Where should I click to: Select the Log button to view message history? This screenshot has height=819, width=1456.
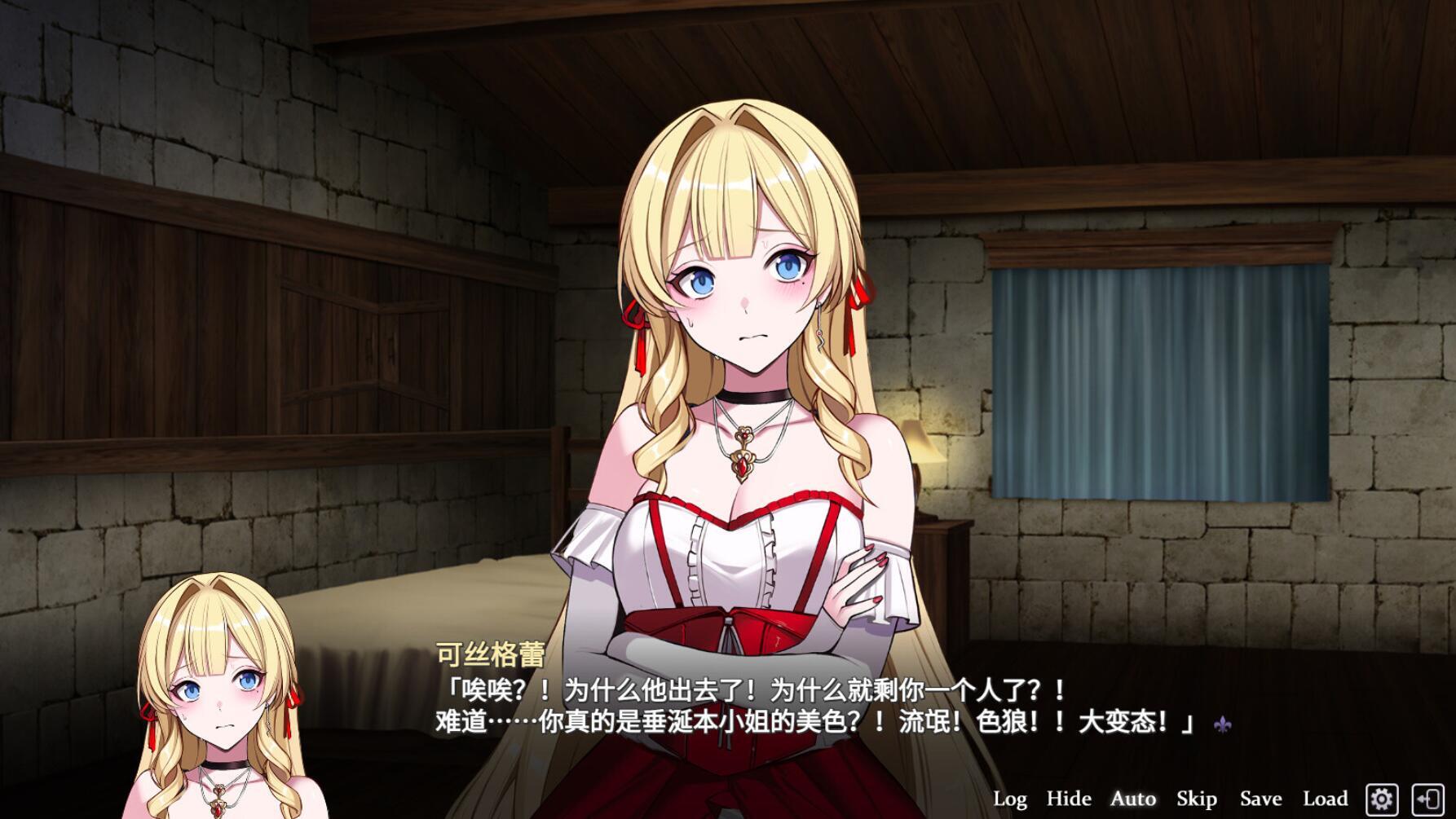(x=1013, y=798)
